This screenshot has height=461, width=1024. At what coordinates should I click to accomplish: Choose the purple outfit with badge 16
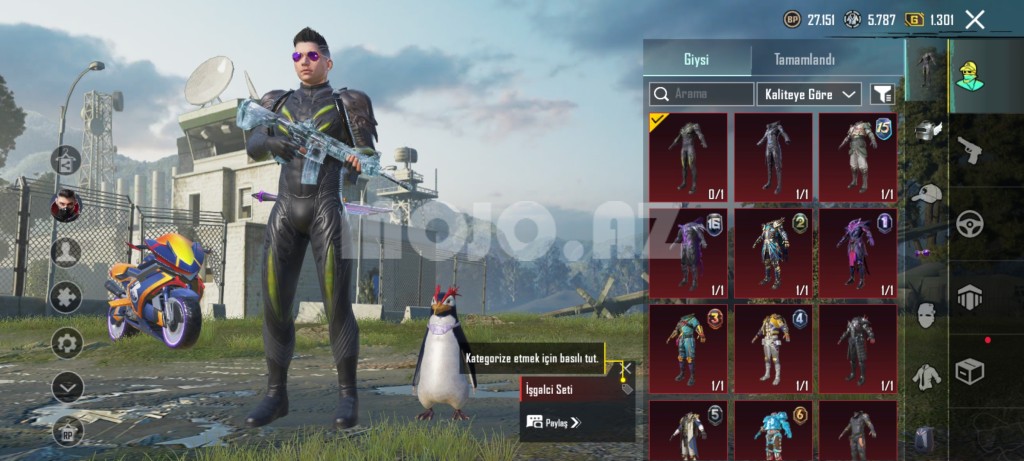click(688, 252)
